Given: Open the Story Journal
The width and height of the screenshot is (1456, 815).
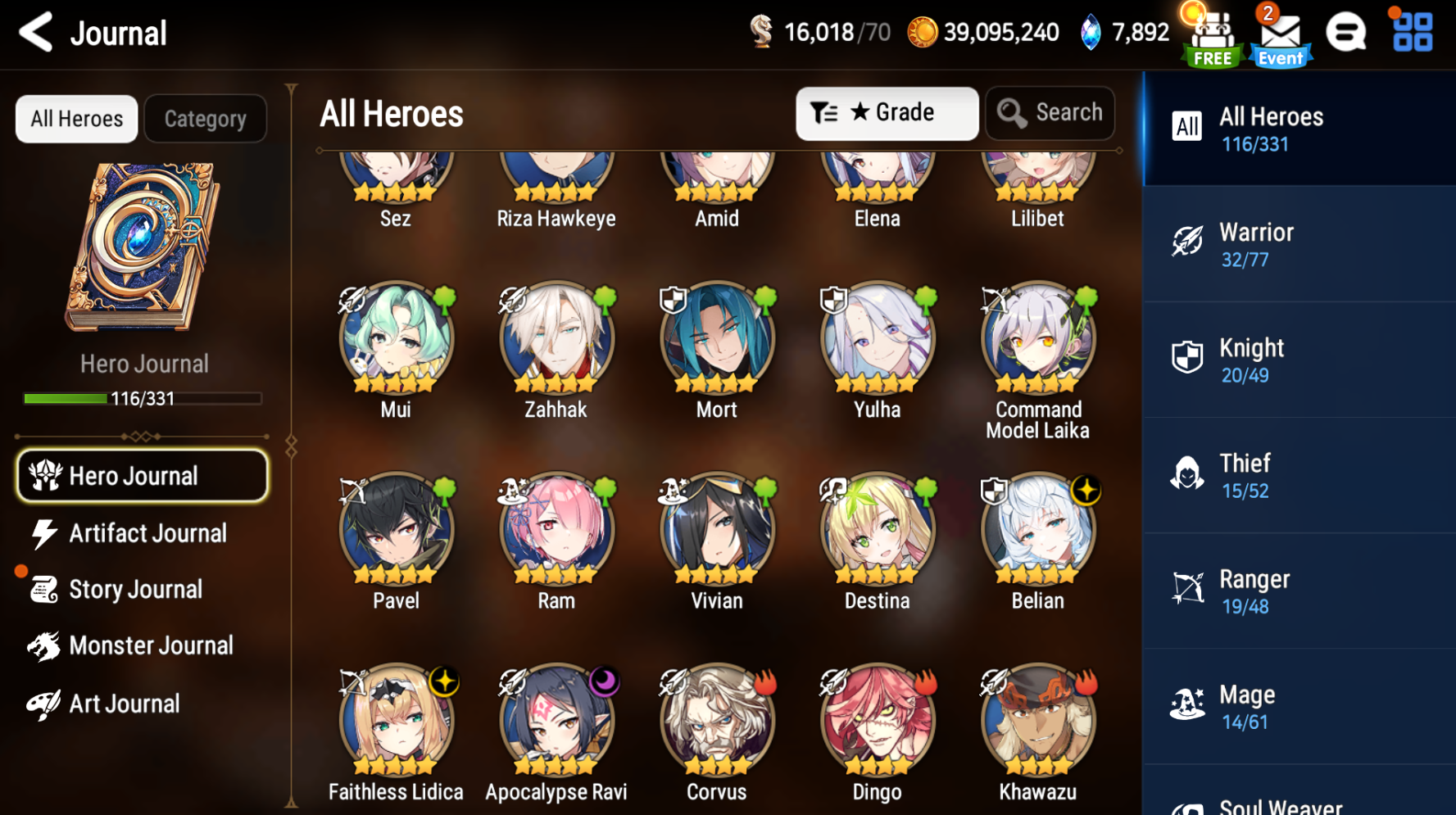Looking at the screenshot, I should (135, 589).
